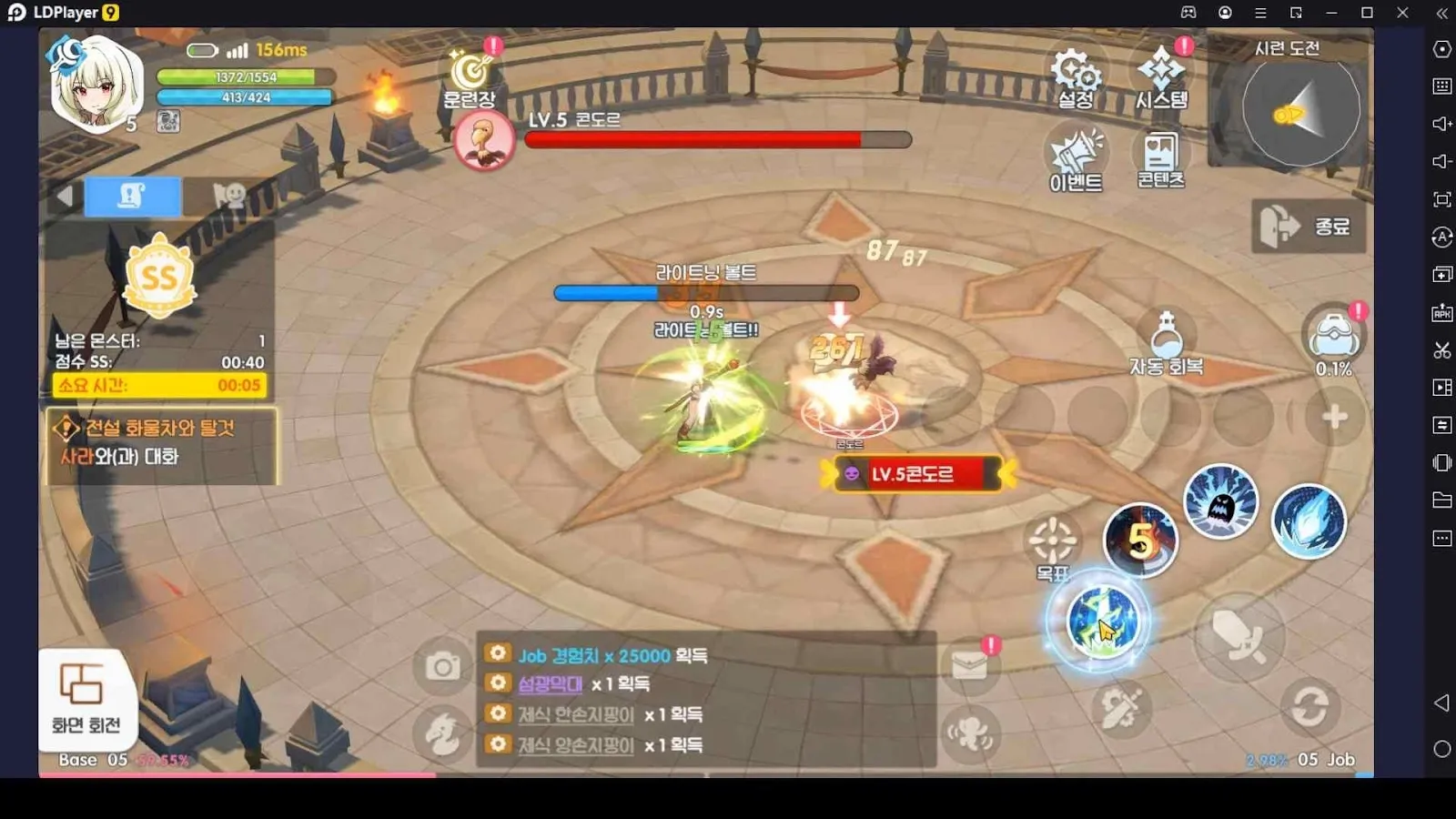Collapse the LDPlayer sidebar with the chevrons
Image resolution: width=1456 pixels, height=819 pixels.
[x=1441, y=13]
